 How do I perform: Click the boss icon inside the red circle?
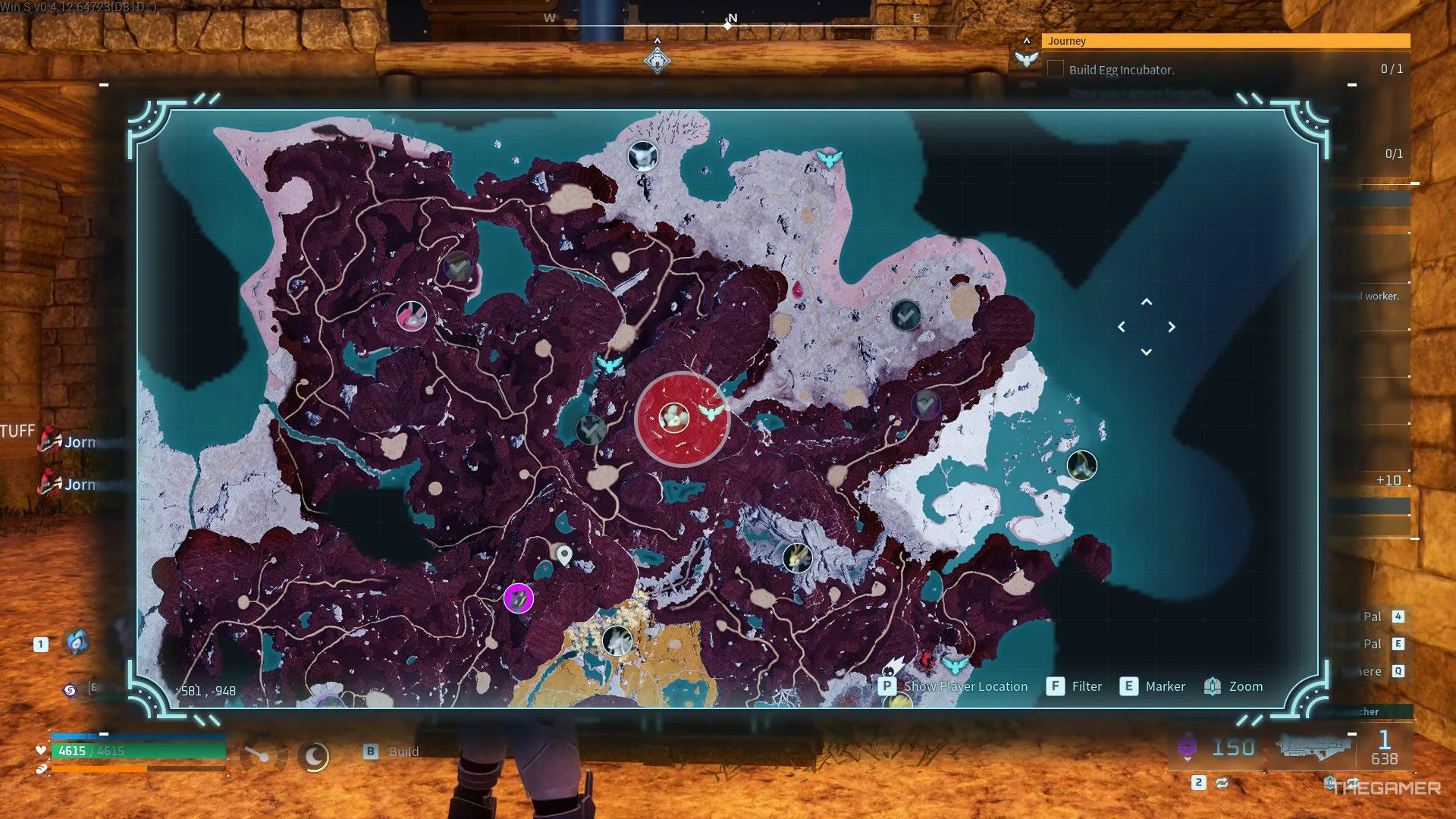click(x=673, y=418)
